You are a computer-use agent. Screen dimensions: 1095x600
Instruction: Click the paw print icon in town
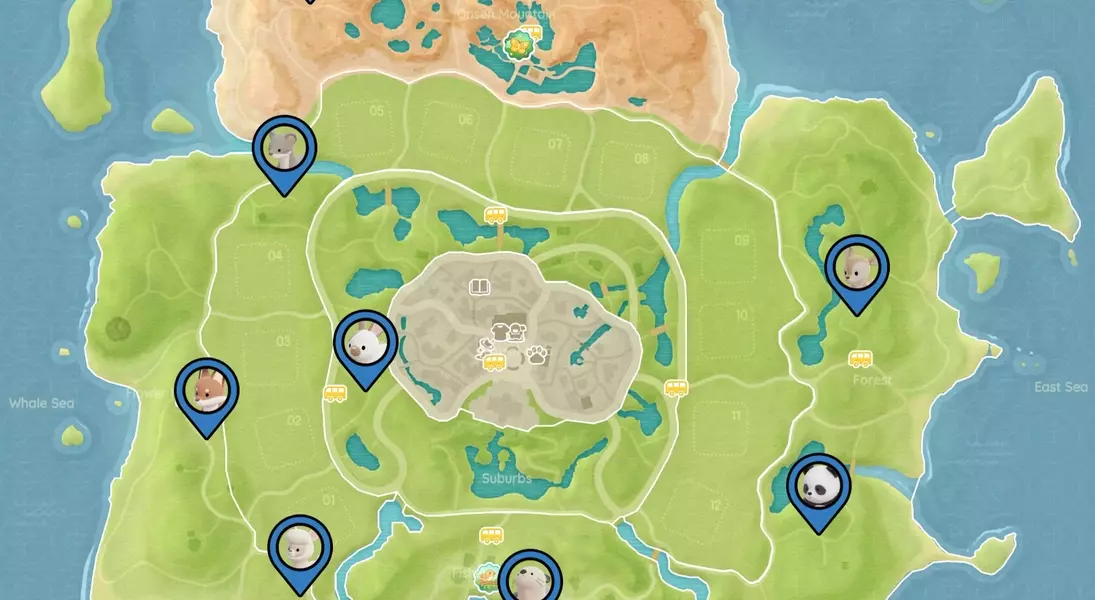[537, 353]
